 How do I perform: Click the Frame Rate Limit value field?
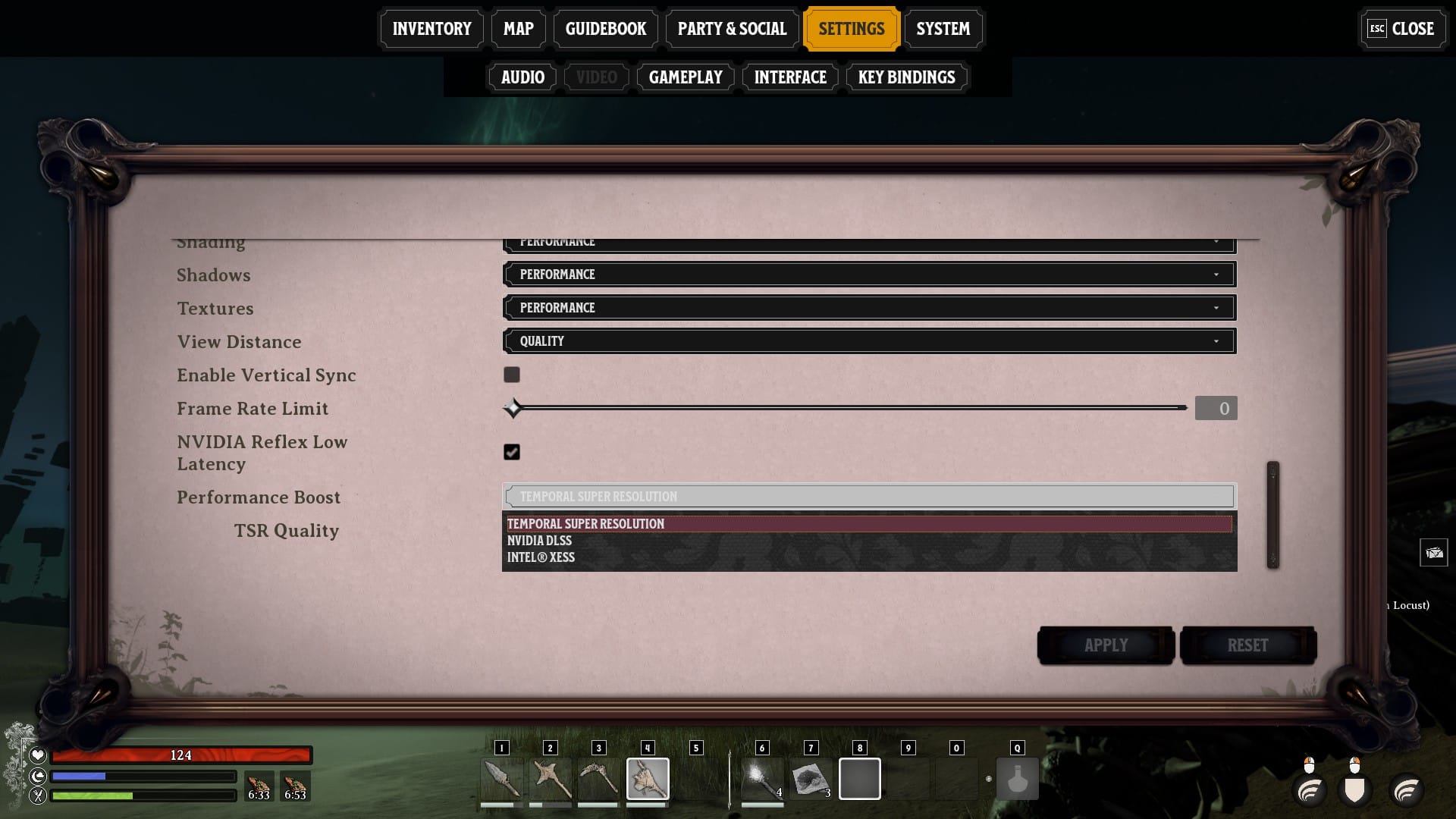[x=1216, y=408]
